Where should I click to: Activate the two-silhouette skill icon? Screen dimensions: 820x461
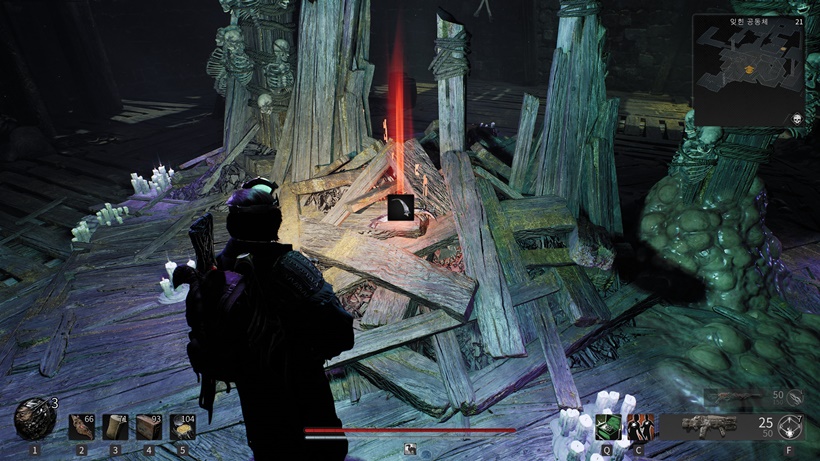coord(639,427)
